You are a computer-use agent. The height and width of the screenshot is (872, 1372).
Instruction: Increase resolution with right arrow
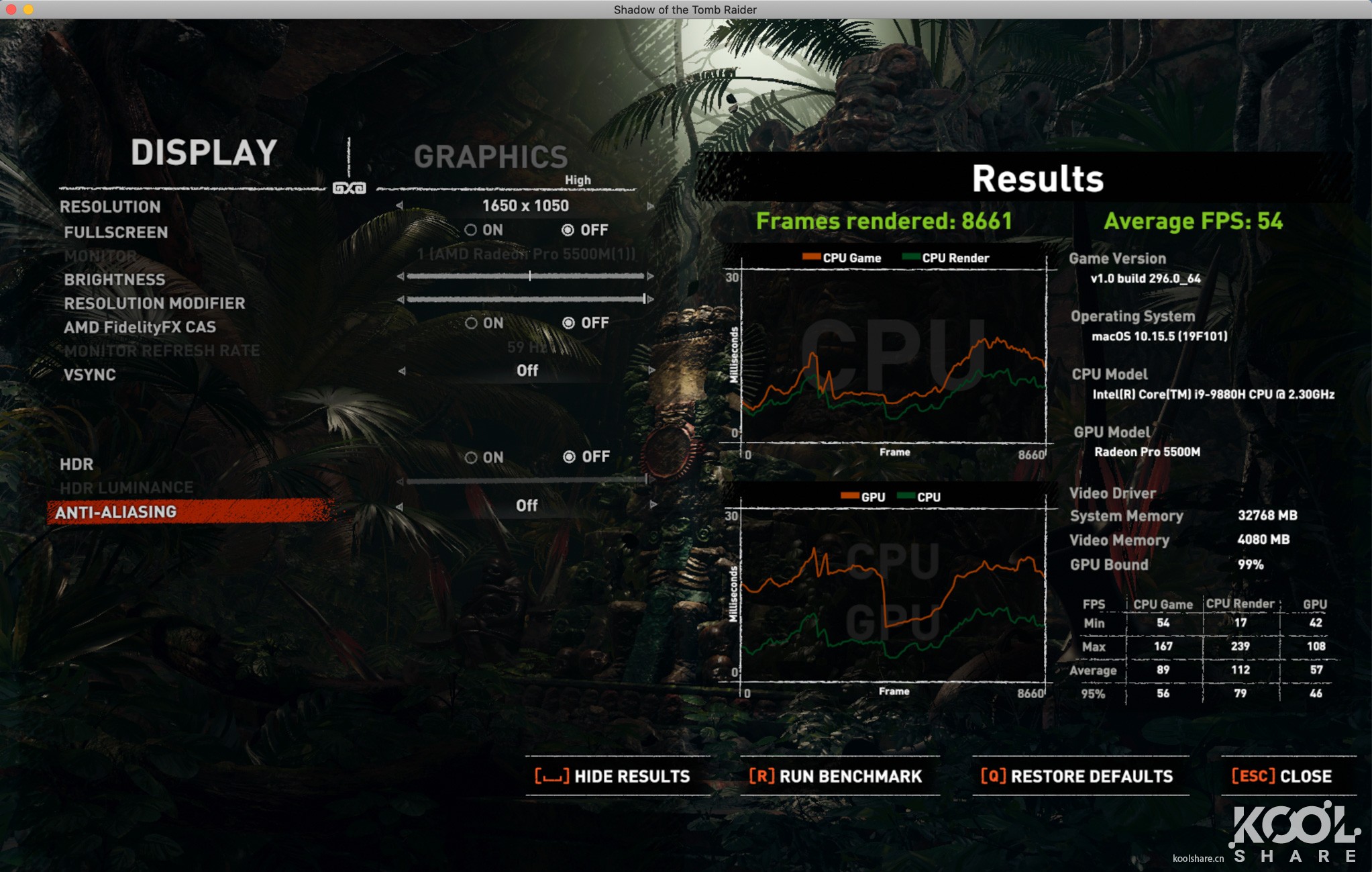point(650,206)
